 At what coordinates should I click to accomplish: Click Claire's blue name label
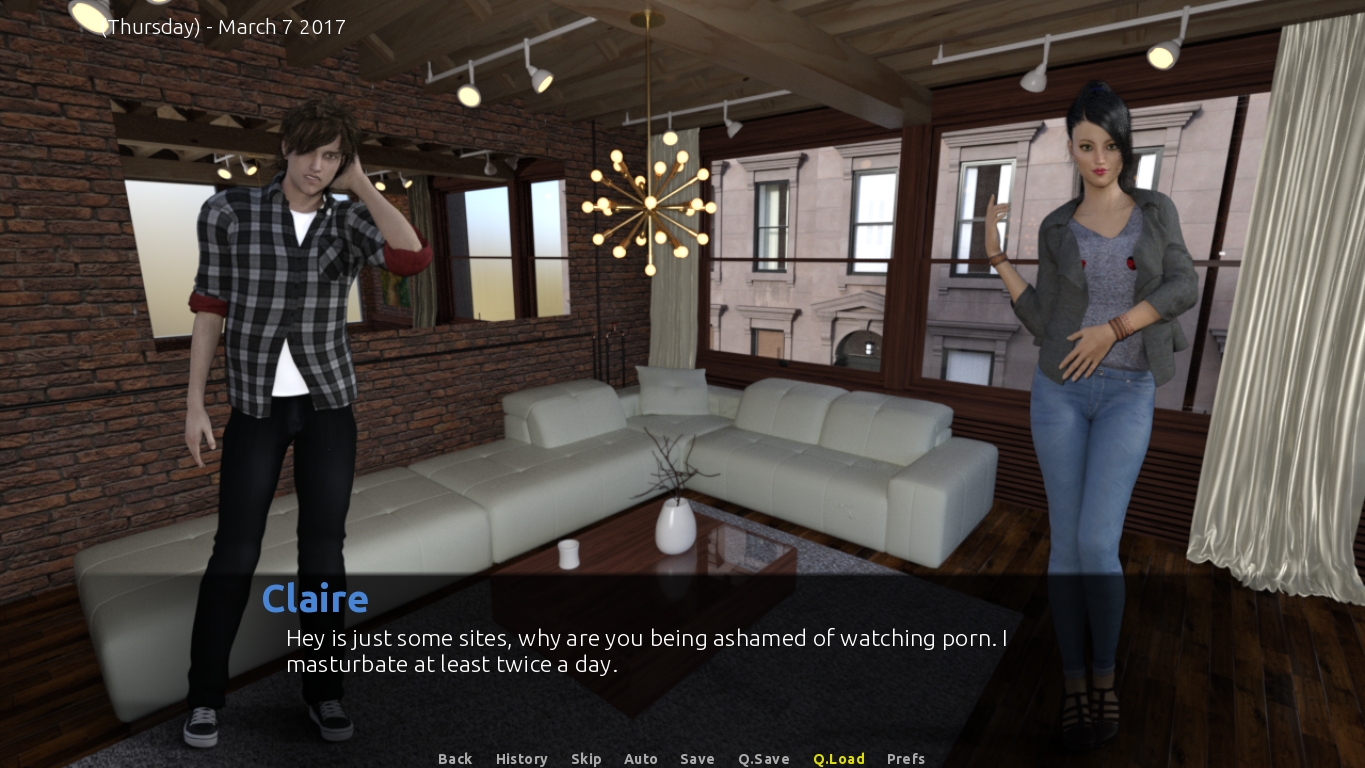[x=315, y=598]
